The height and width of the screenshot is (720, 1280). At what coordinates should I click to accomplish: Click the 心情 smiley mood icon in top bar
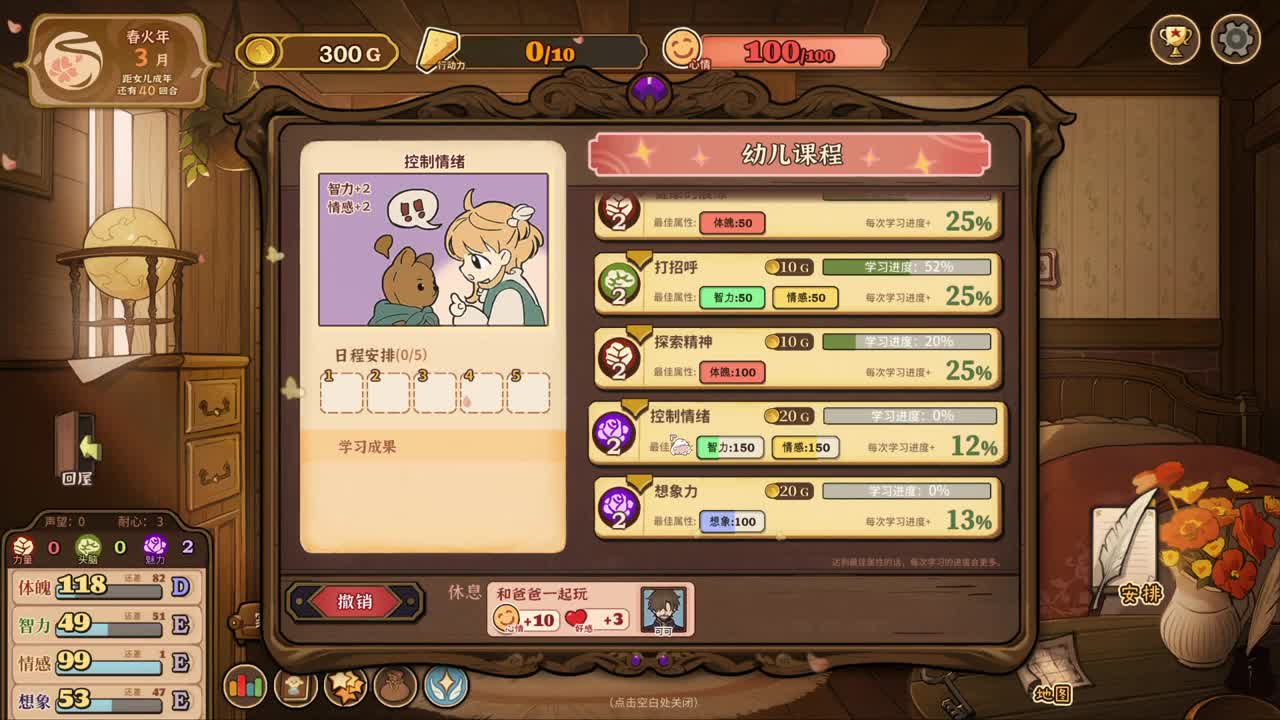tap(683, 49)
